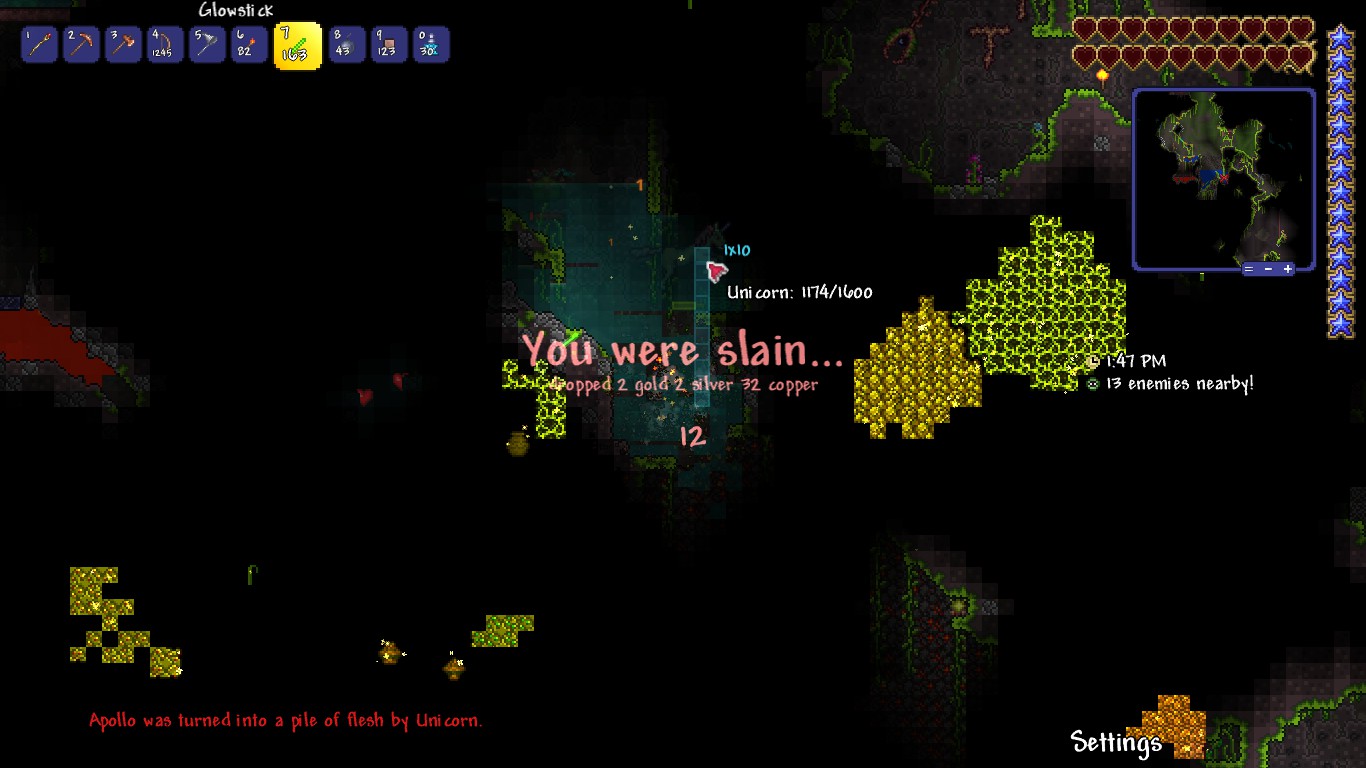Select the spear in hotbar slot 1
Viewport: 1366px width, 768px height.
39,44
